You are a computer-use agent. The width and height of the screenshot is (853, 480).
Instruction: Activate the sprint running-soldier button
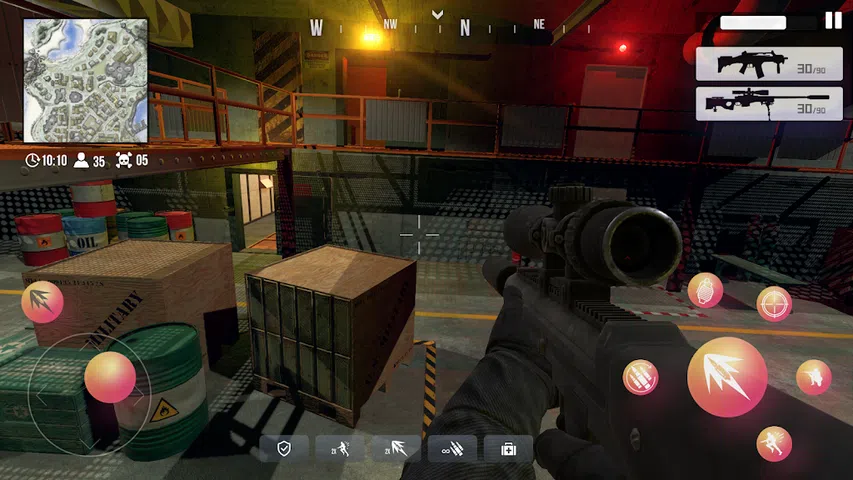(774, 443)
